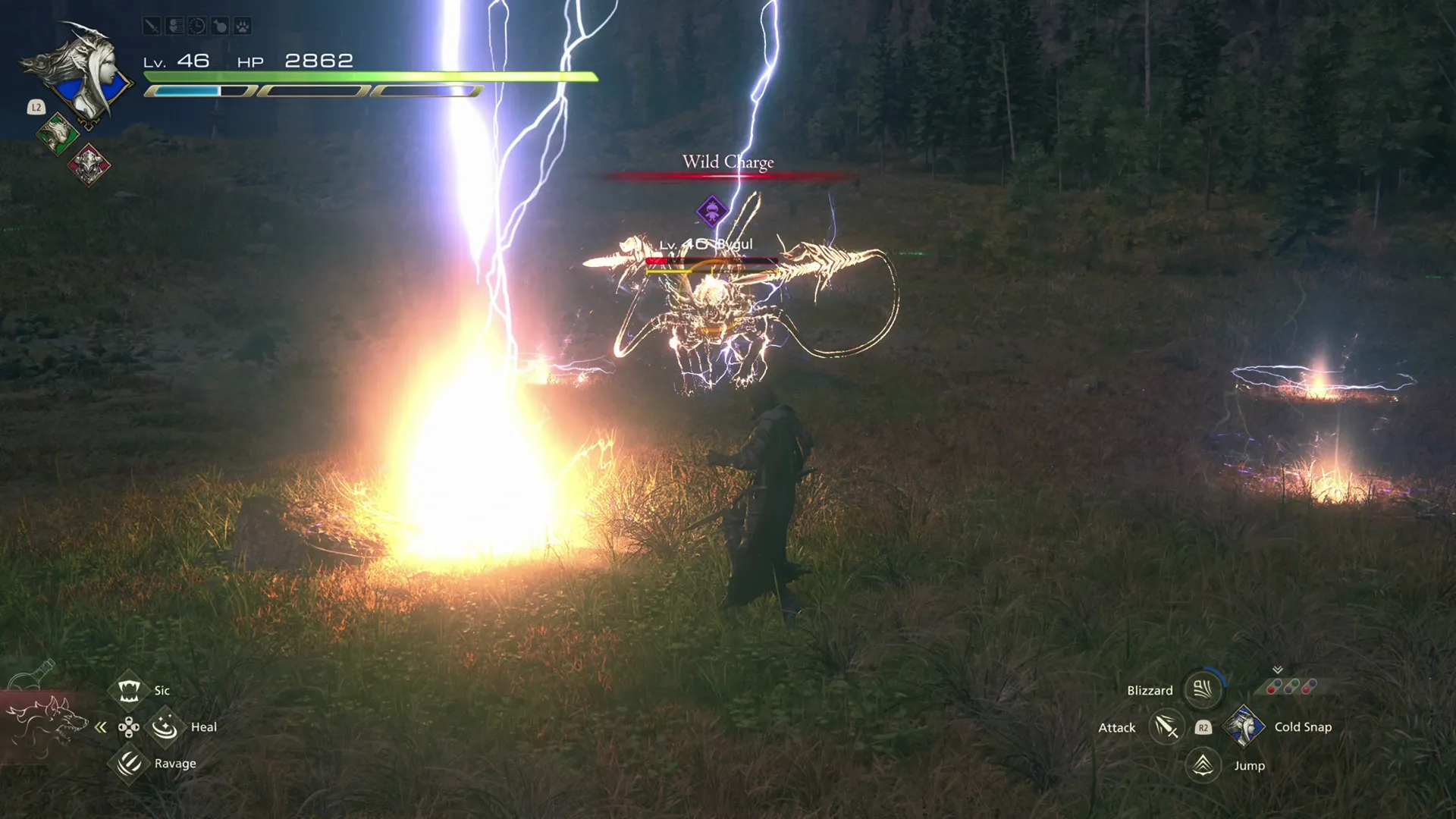The image size is (1456, 819).
Task: Open the D-pad command selector
Action: 127,726
